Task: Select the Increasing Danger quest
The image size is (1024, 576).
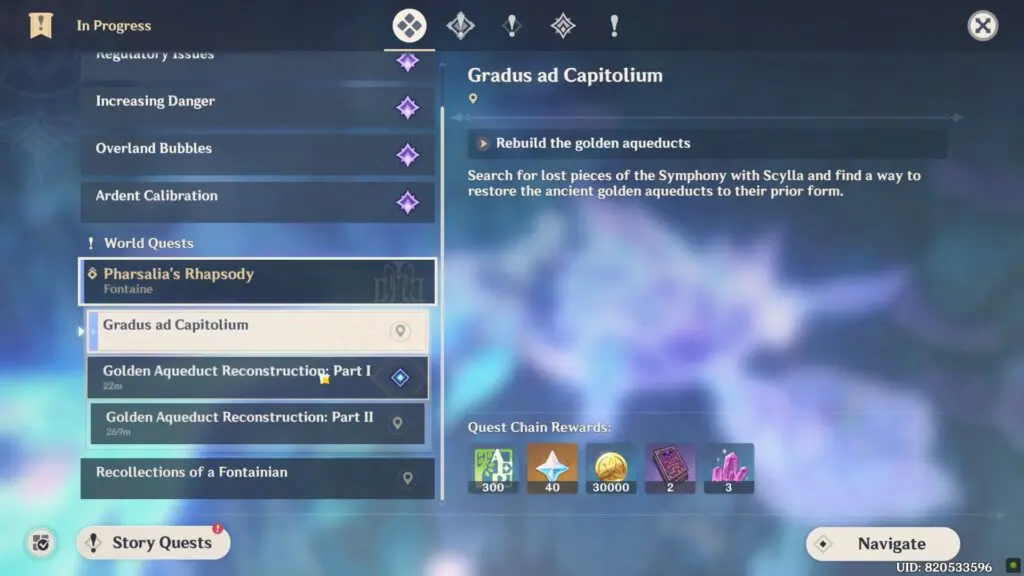Action: [257, 106]
